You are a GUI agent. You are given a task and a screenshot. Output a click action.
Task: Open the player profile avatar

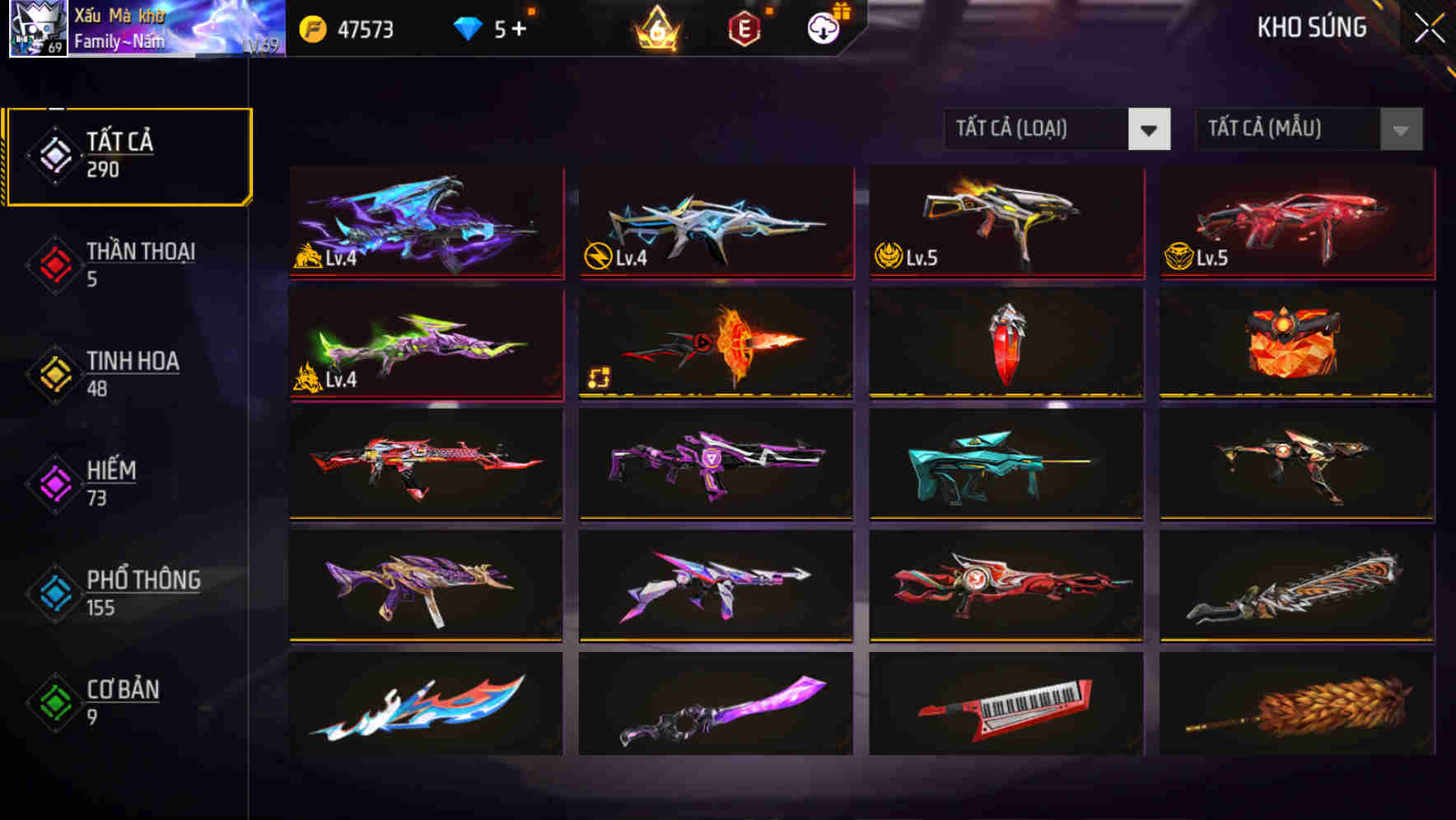(x=37, y=29)
